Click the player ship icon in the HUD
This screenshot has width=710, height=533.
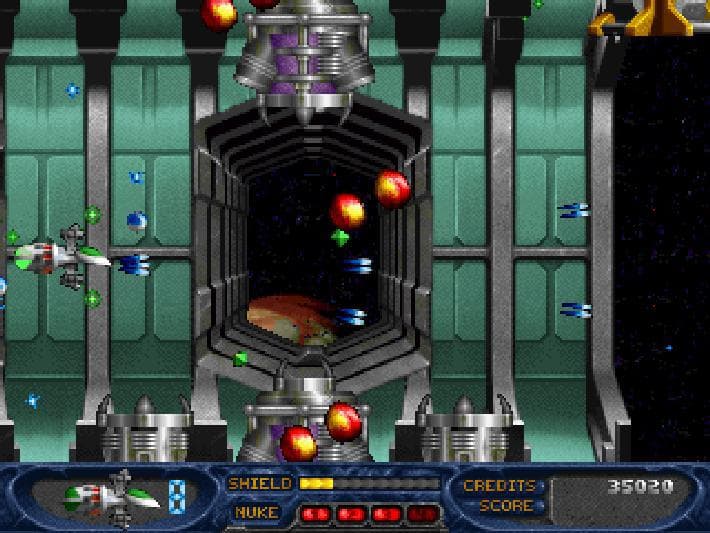pos(111,496)
